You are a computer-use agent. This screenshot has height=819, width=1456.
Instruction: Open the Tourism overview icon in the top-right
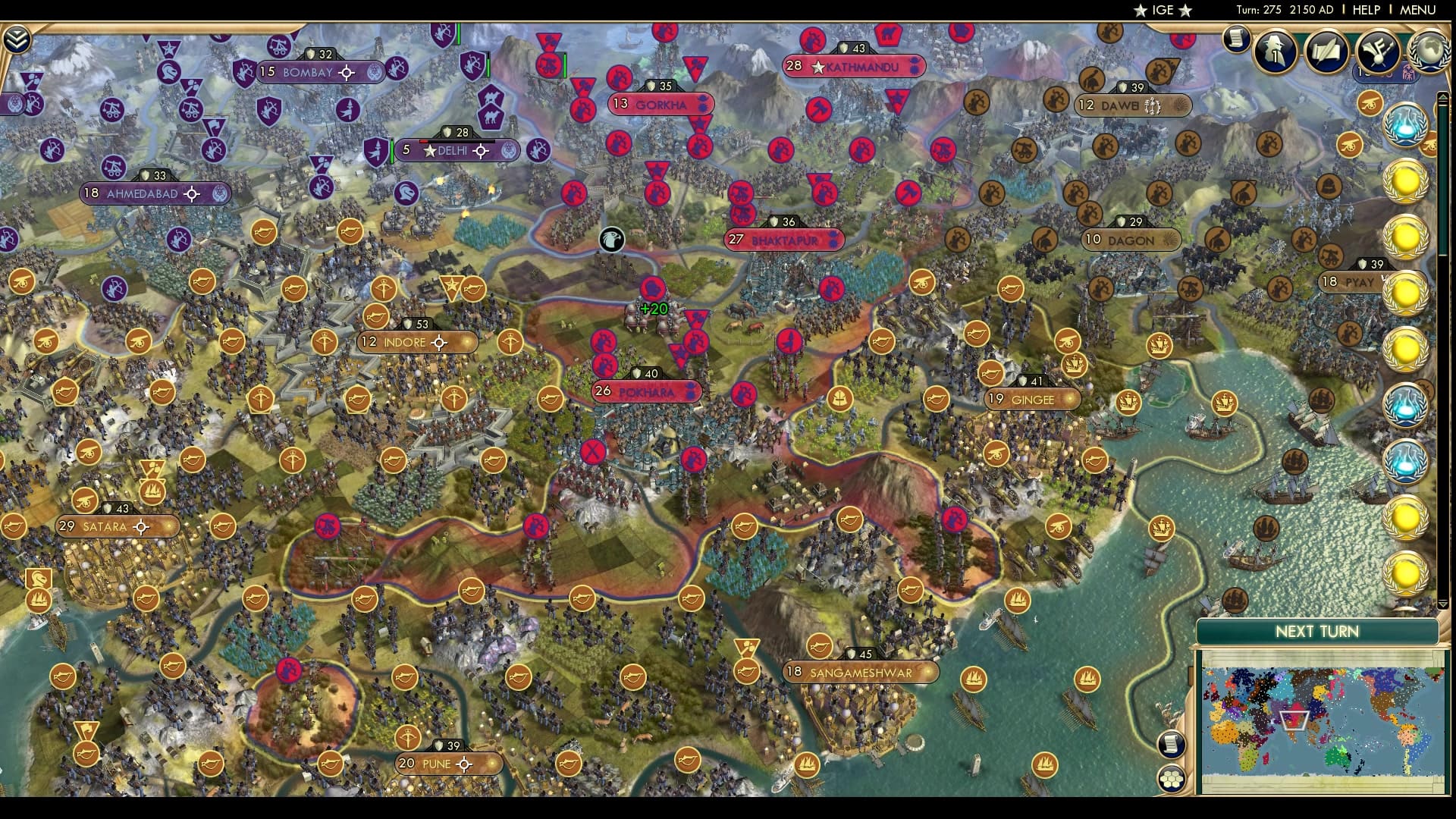coord(1380,52)
